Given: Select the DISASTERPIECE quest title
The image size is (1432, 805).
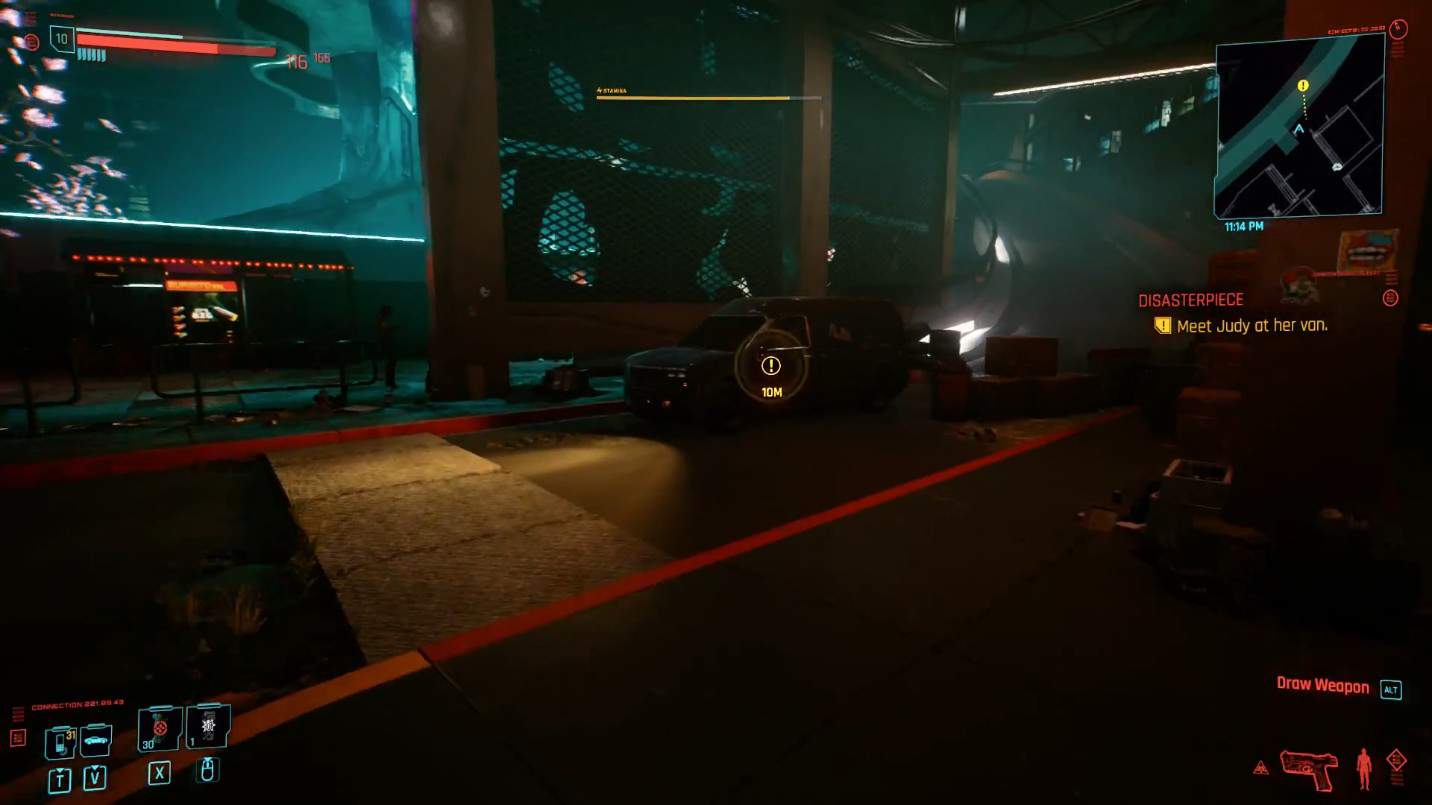Looking at the screenshot, I should [x=1191, y=299].
